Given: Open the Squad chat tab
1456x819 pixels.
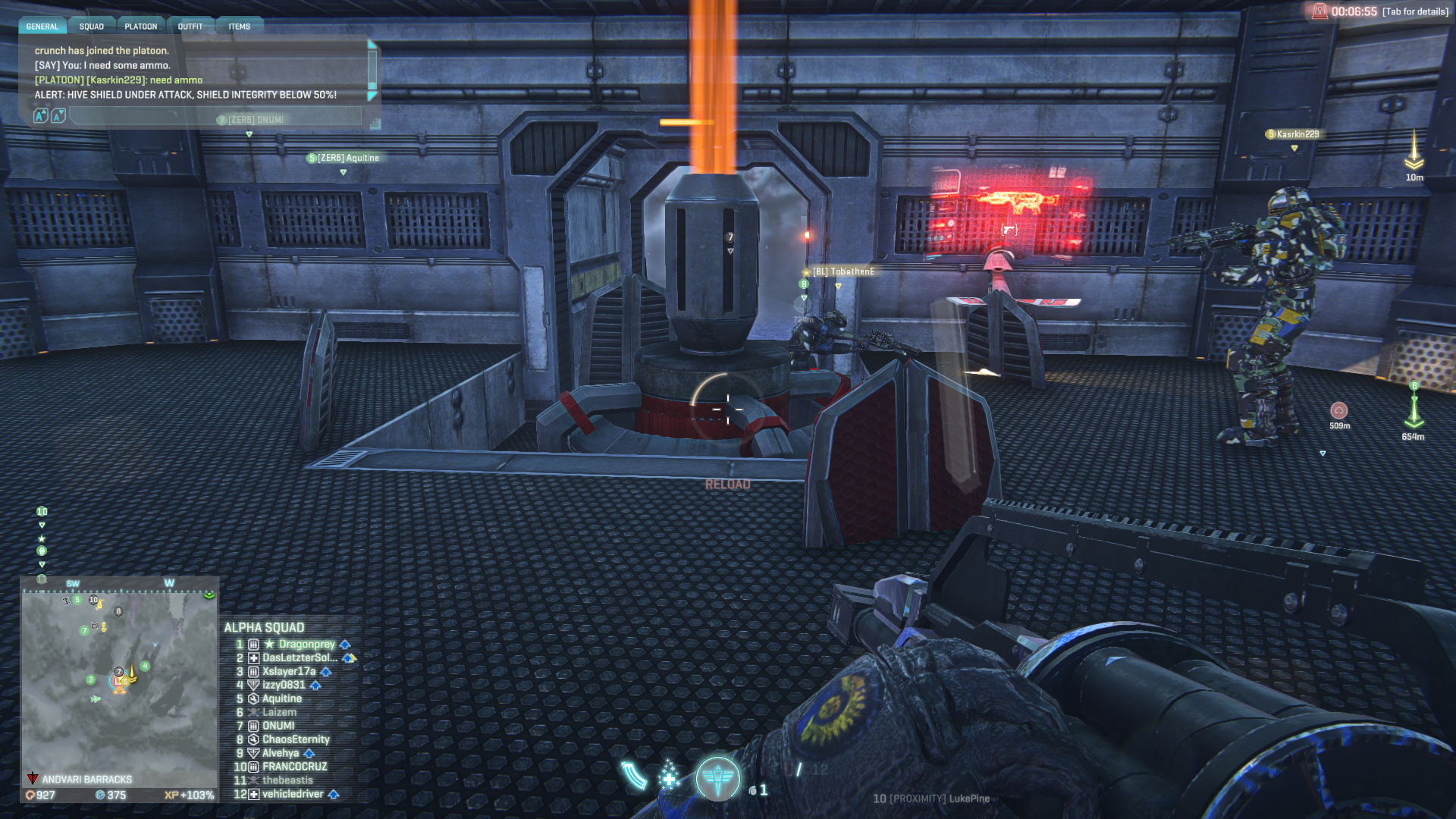Looking at the screenshot, I should (92, 27).
